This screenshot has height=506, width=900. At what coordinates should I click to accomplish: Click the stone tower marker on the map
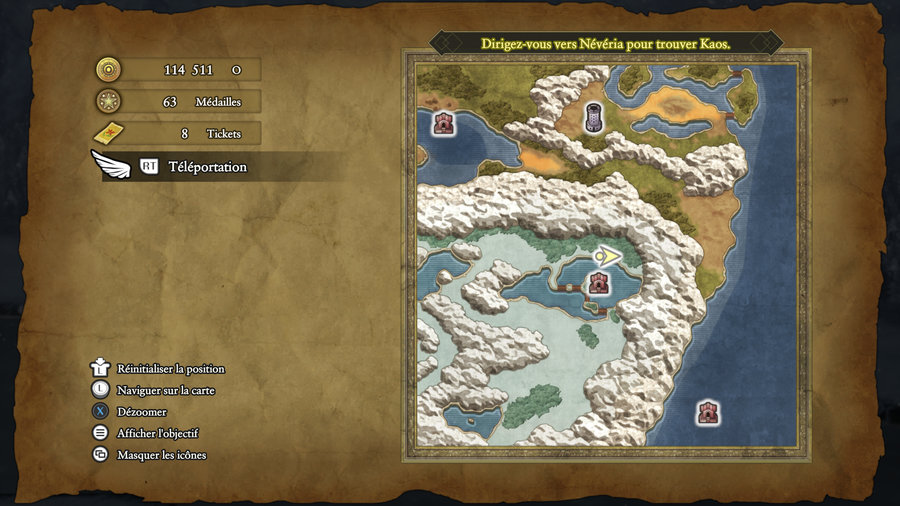point(595,118)
